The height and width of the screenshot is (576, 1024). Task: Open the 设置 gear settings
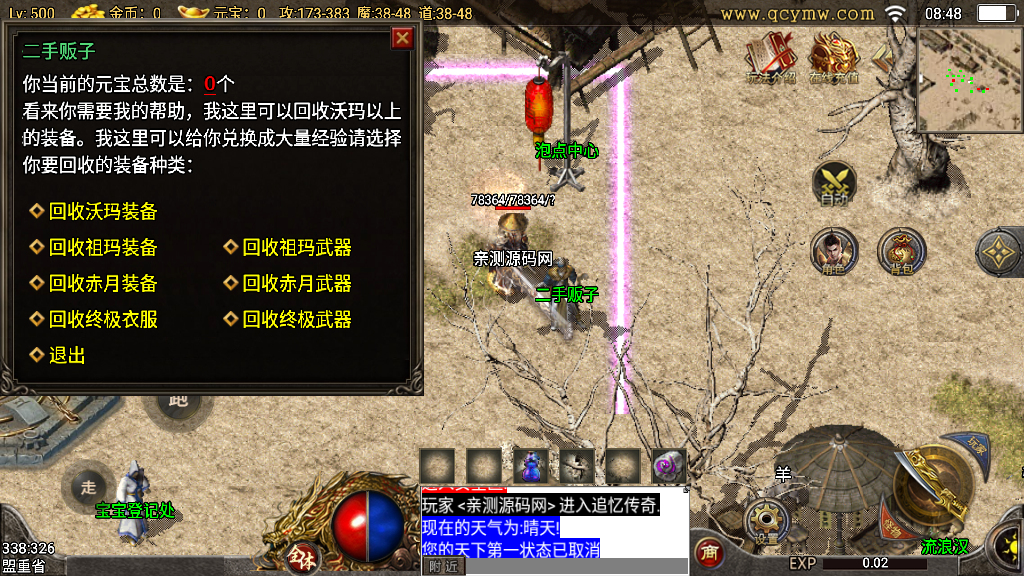point(767,521)
